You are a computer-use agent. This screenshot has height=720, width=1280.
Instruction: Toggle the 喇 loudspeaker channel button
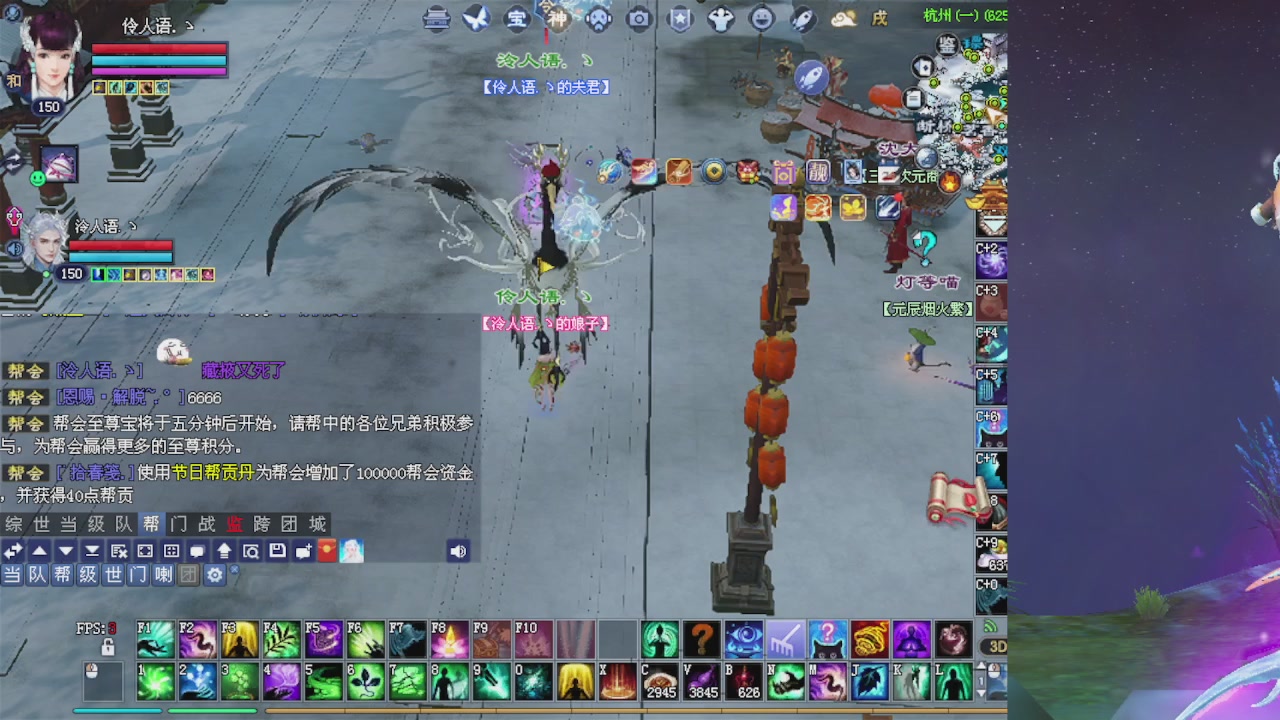(x=163, y=575)
